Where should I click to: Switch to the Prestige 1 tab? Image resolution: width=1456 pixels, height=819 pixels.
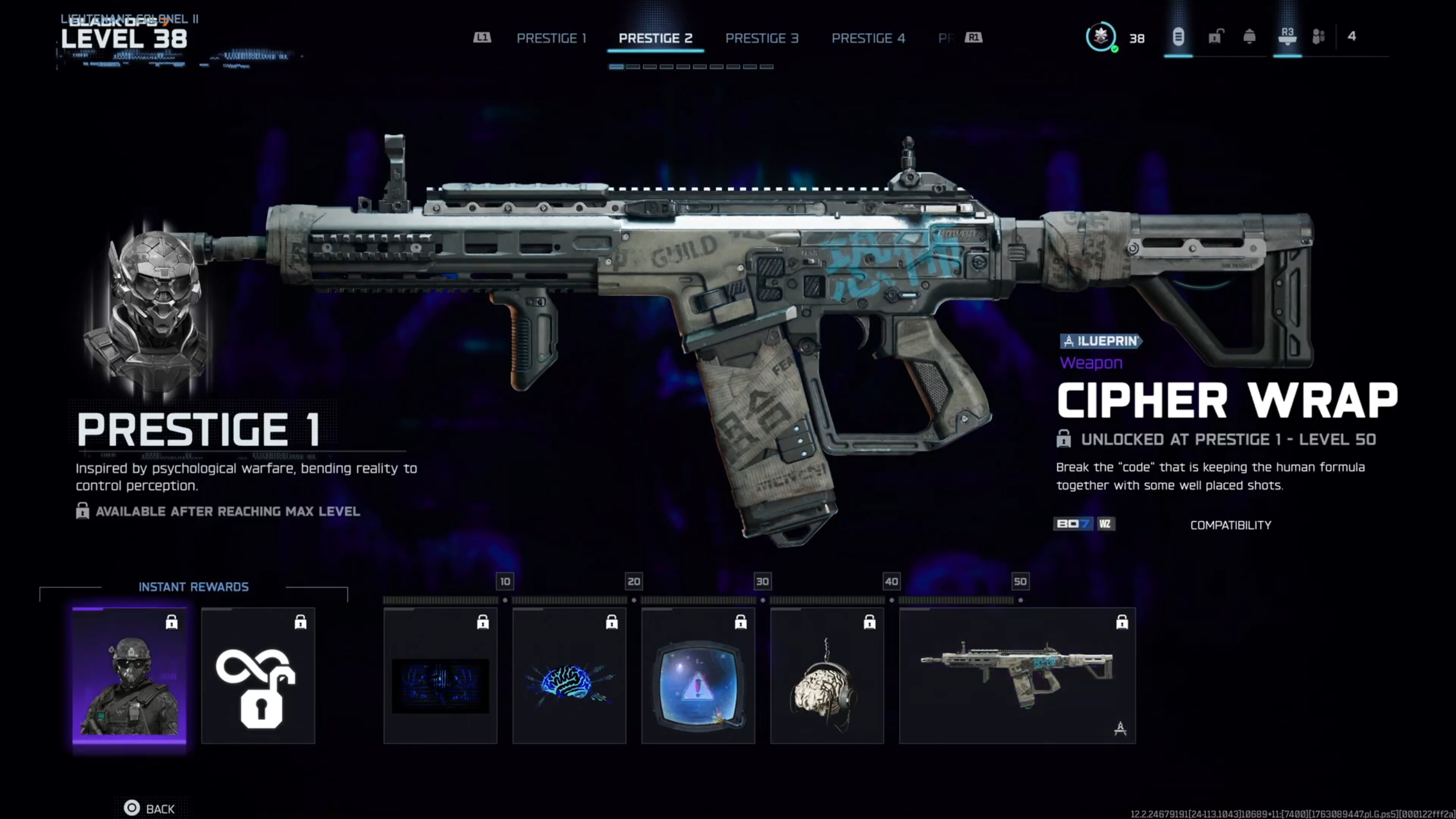coord(551,38)
